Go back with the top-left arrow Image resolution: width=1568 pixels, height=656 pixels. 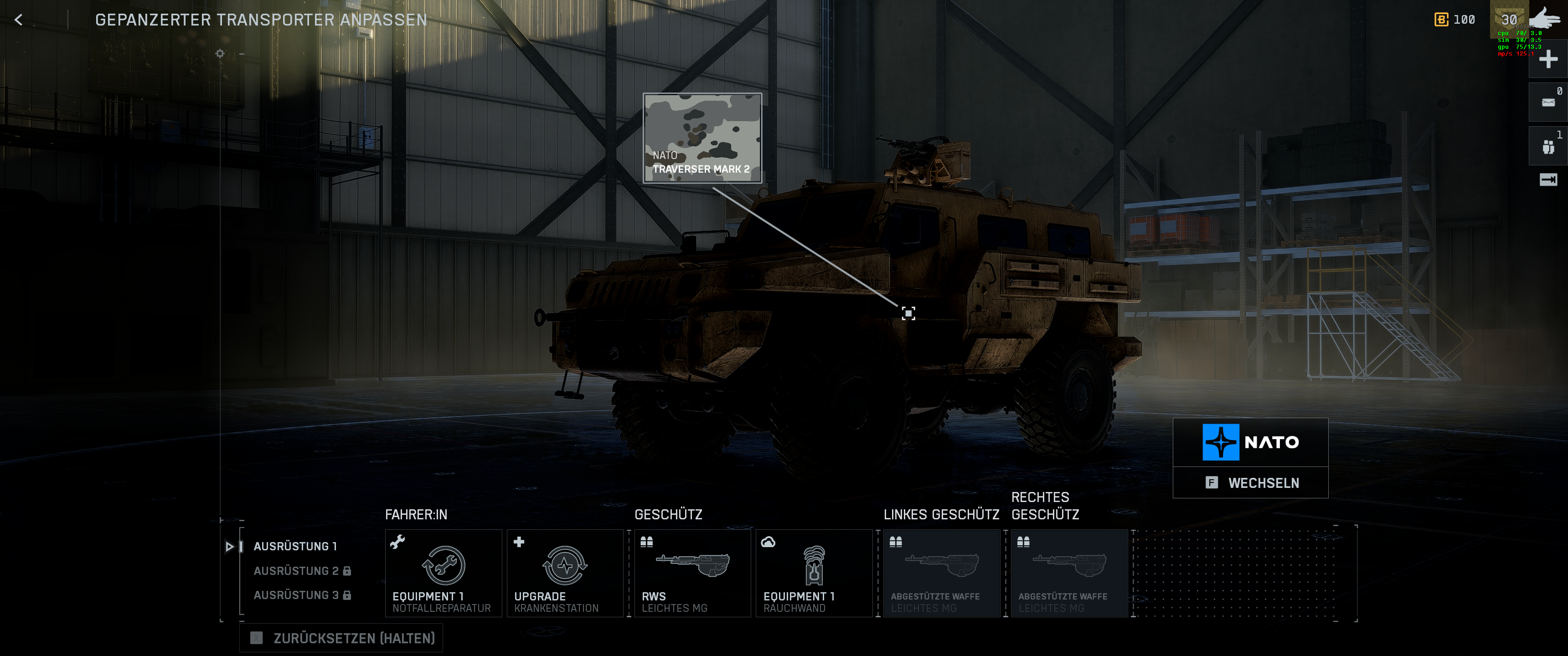19,20
